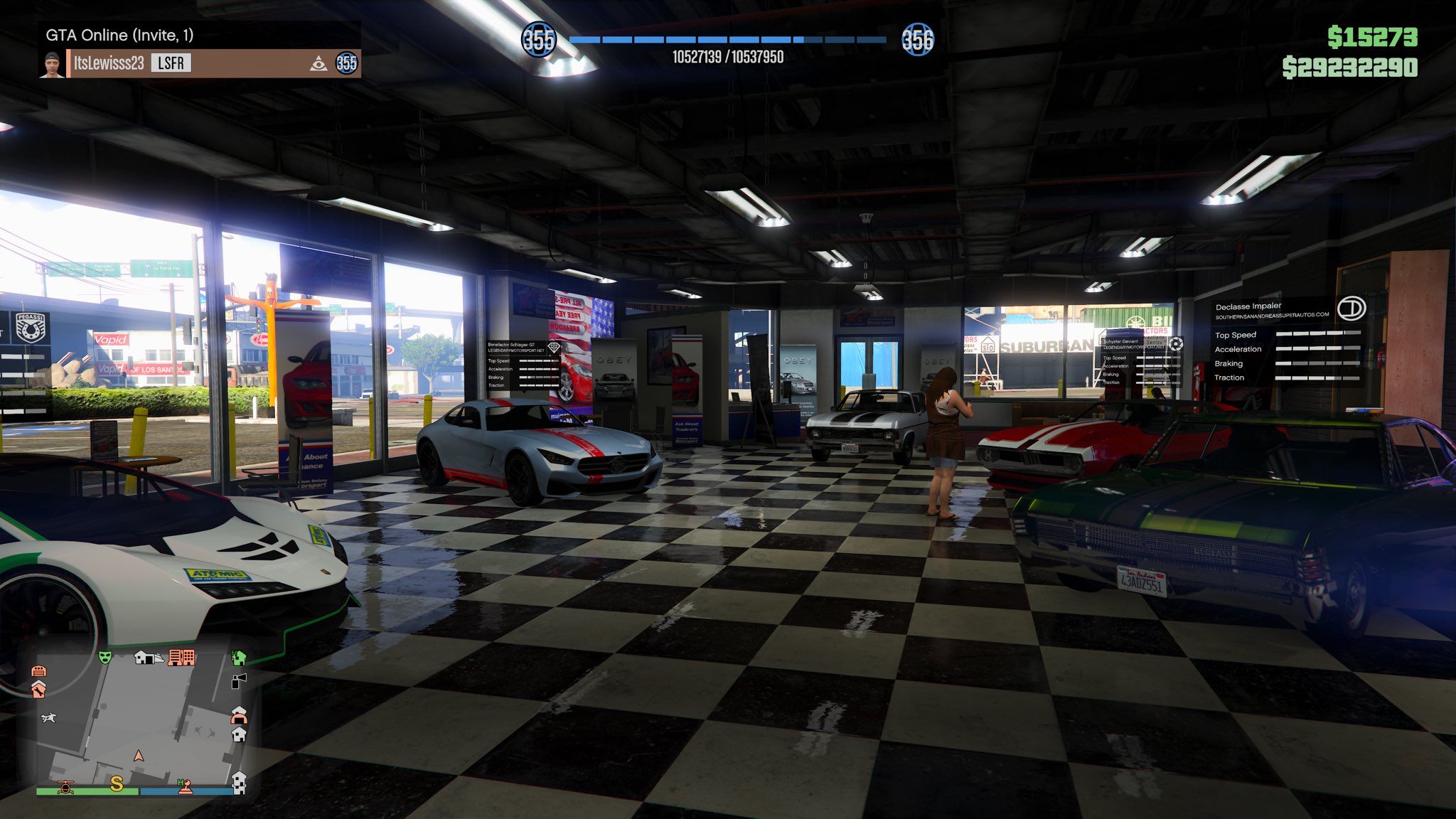Open the Declasse Impaler stats card
The height and width of the screenshot is (819, 1456).
click(1287, 341)
